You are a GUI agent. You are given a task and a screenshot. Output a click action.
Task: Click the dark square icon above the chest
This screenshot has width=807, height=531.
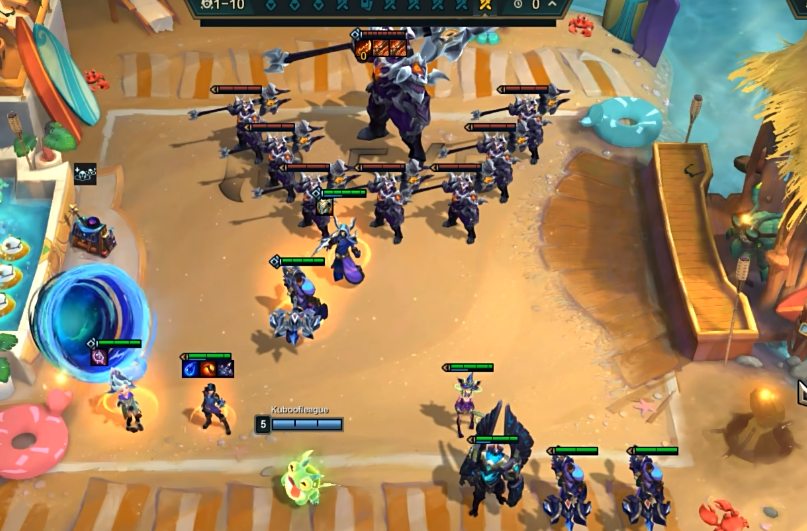[x=85, y=174]
